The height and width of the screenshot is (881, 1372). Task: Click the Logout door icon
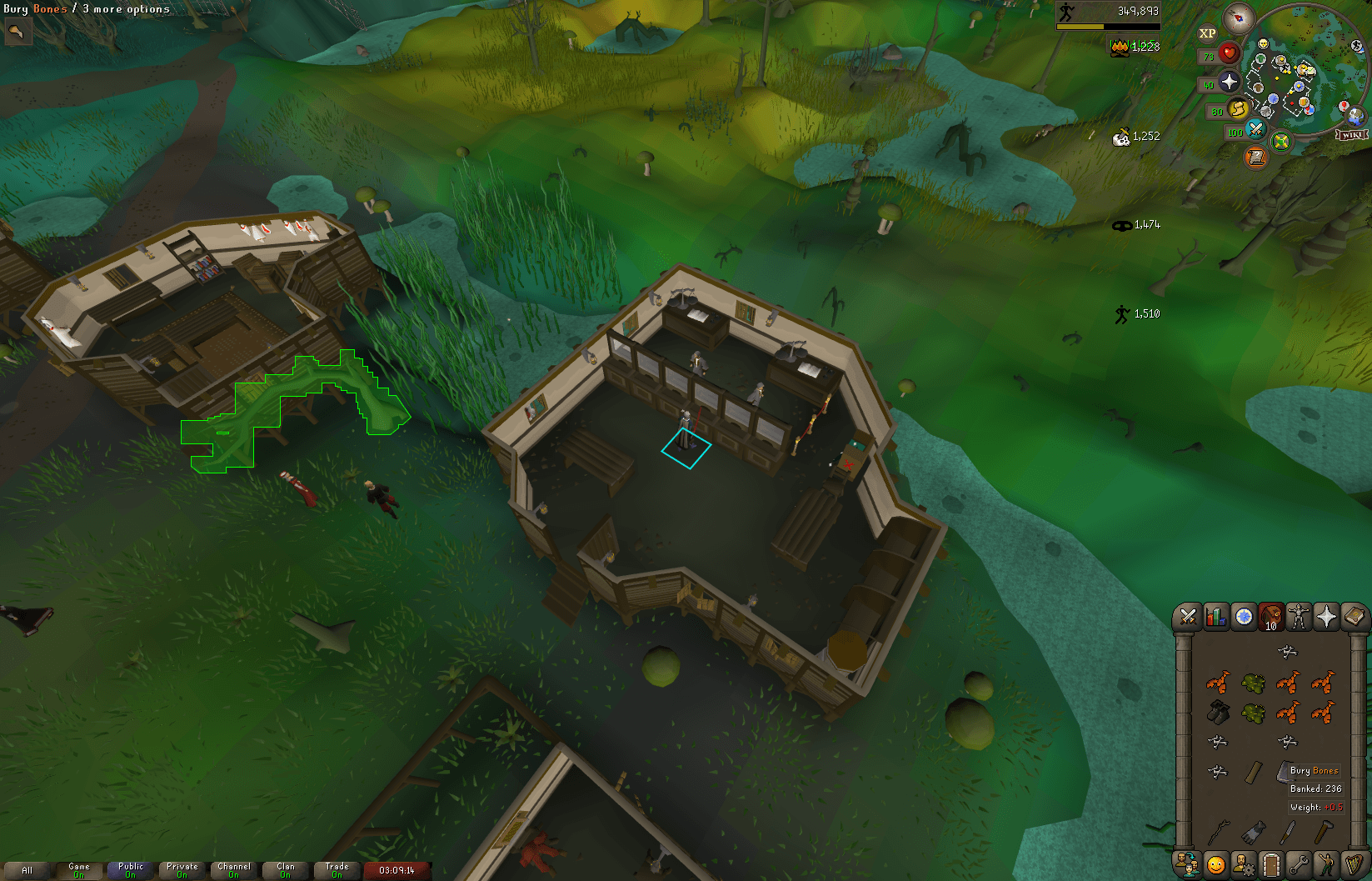[1271, 864]
